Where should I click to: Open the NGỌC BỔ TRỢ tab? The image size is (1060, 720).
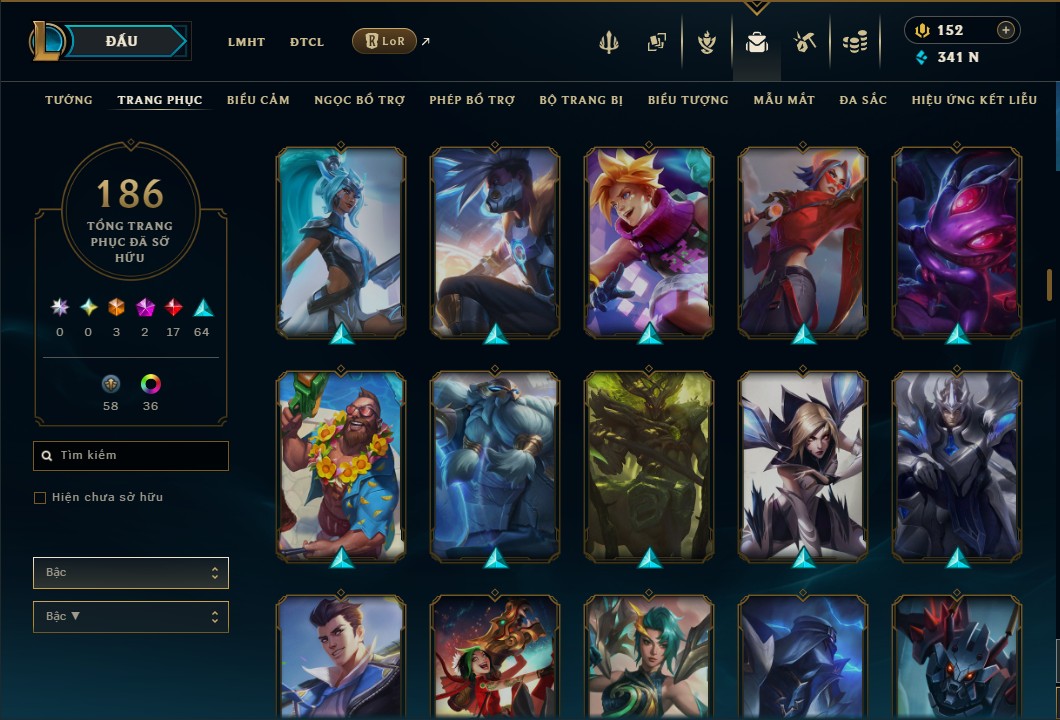[x=359, y=100]
